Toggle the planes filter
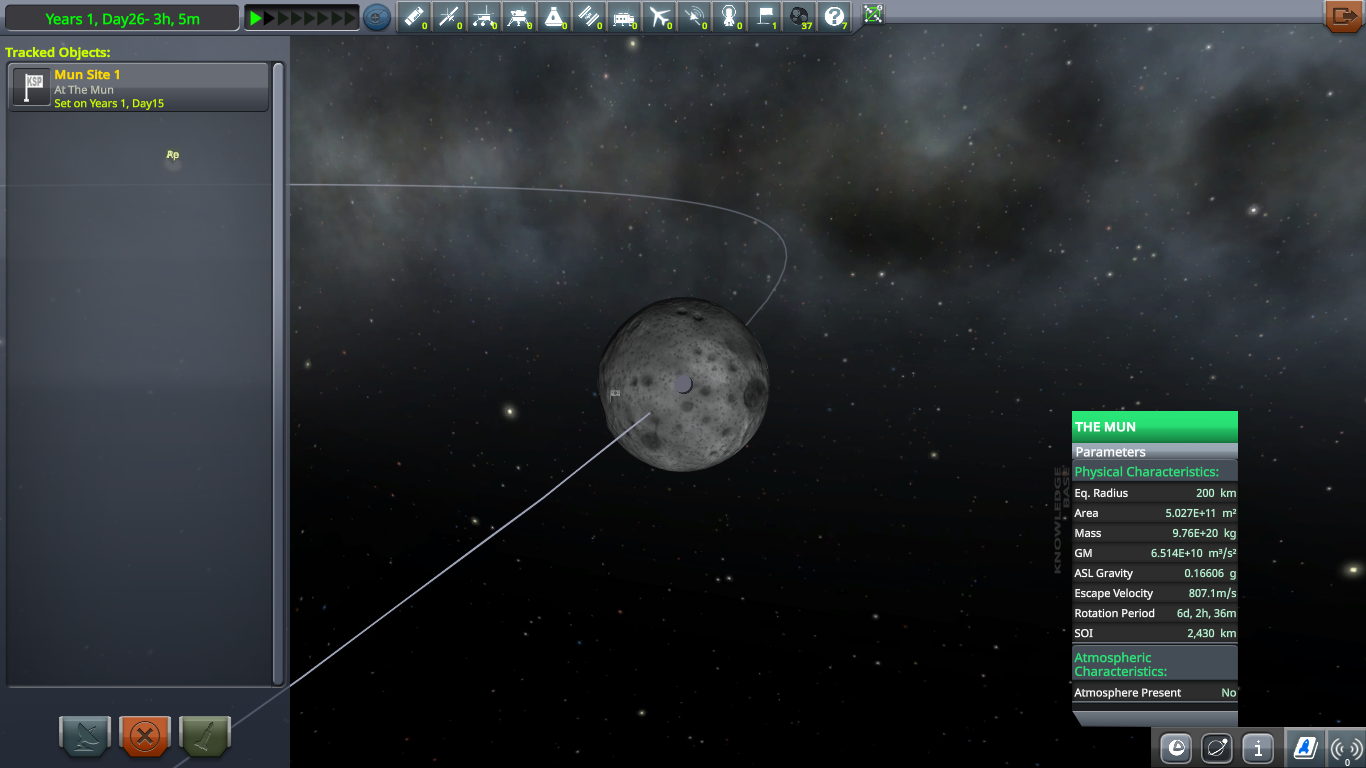 pyautogui.click(x=657, y=17)
